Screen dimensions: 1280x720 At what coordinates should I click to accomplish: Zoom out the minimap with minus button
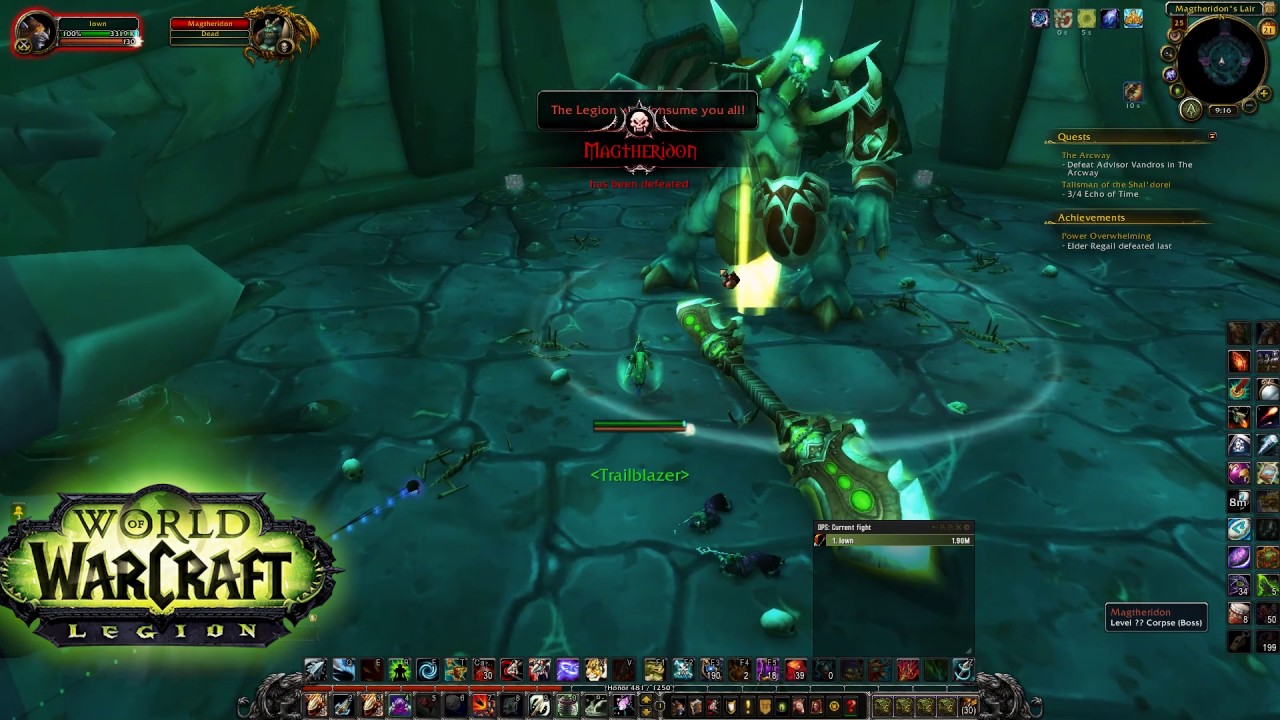coord(1249,106)
